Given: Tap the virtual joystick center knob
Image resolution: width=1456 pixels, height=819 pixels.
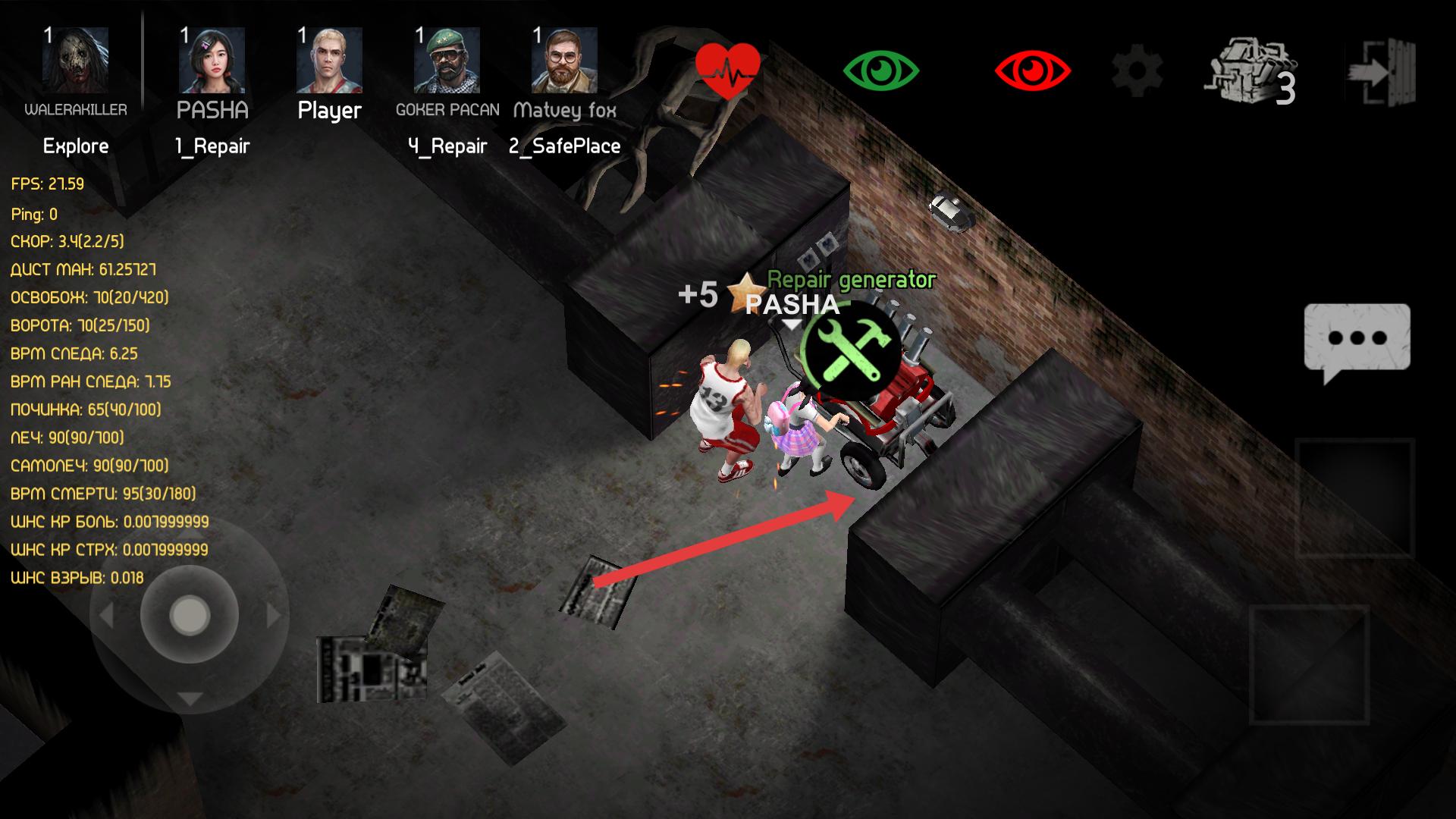Looking at the screenshot, I should (x=190, y=615).
